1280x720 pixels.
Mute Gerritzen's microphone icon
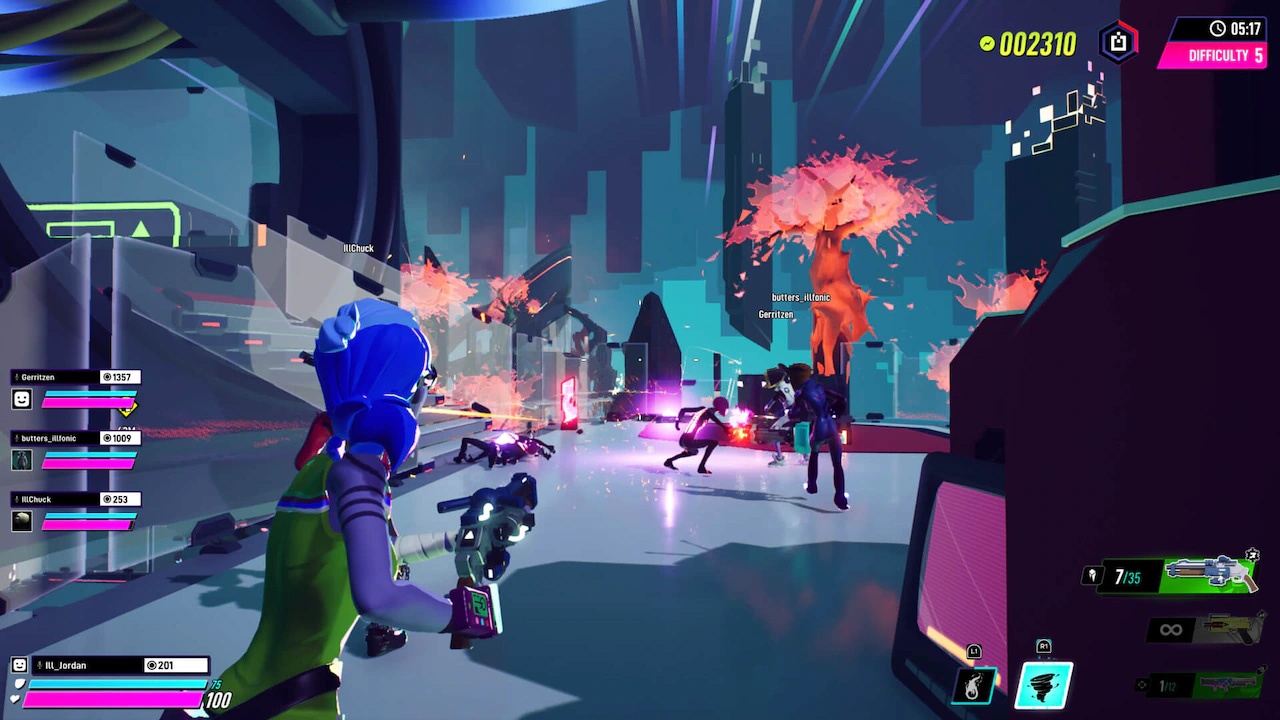click(x=16, y=376)
